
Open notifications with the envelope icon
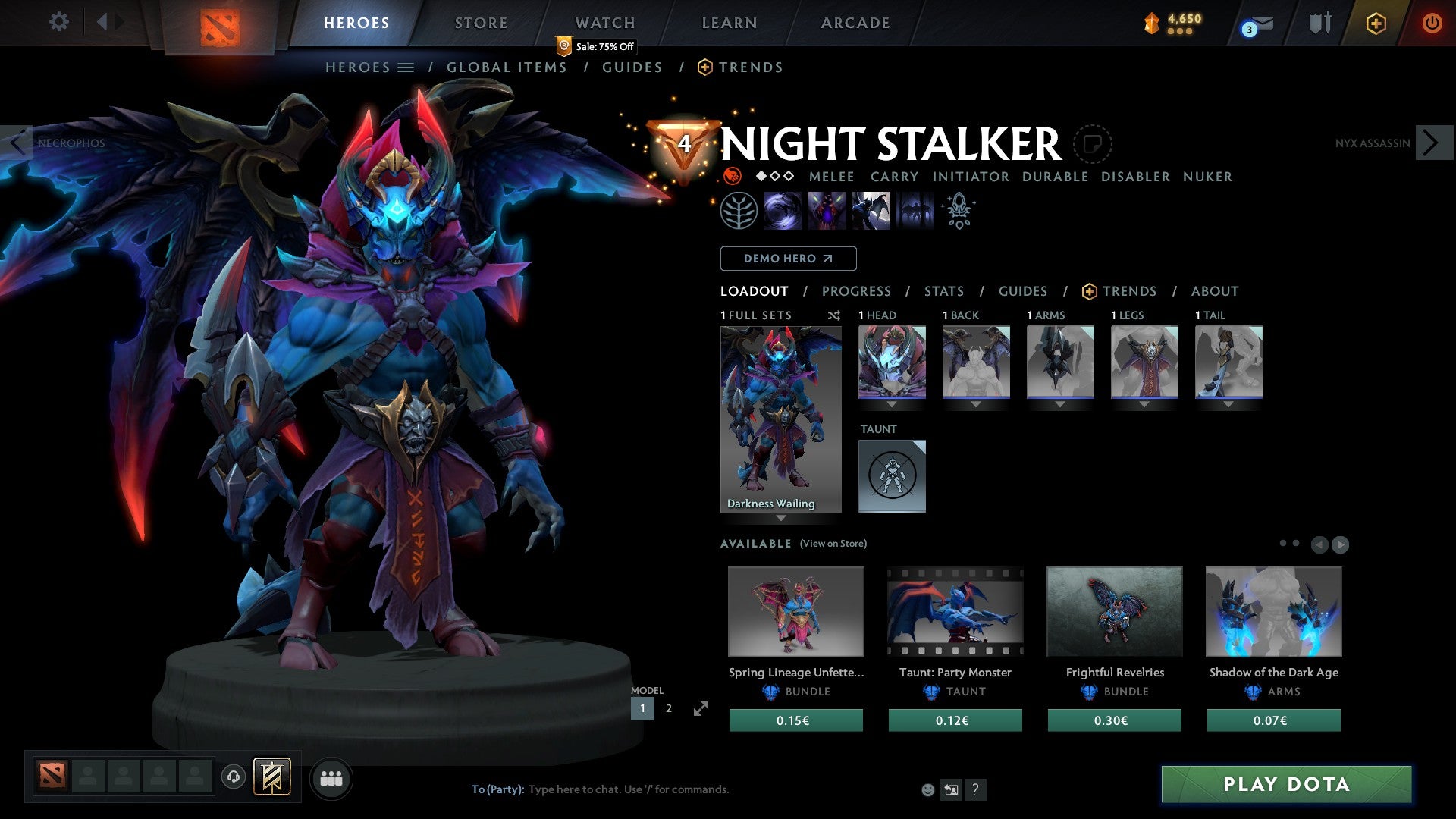pyautogui.click(x=1252, y=23)
